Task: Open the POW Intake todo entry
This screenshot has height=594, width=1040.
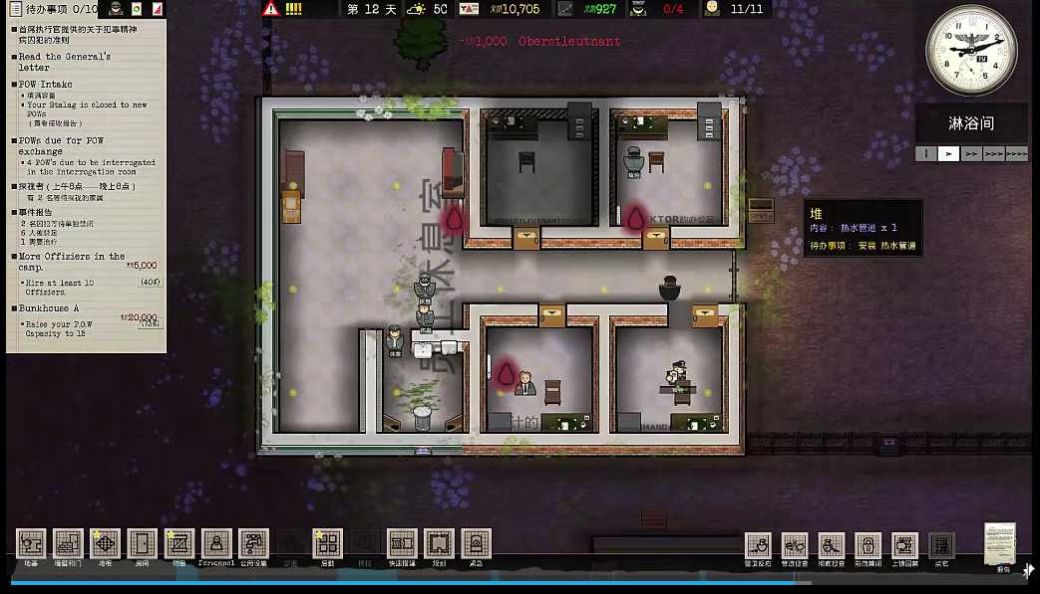Action: (x=47, y=85)
